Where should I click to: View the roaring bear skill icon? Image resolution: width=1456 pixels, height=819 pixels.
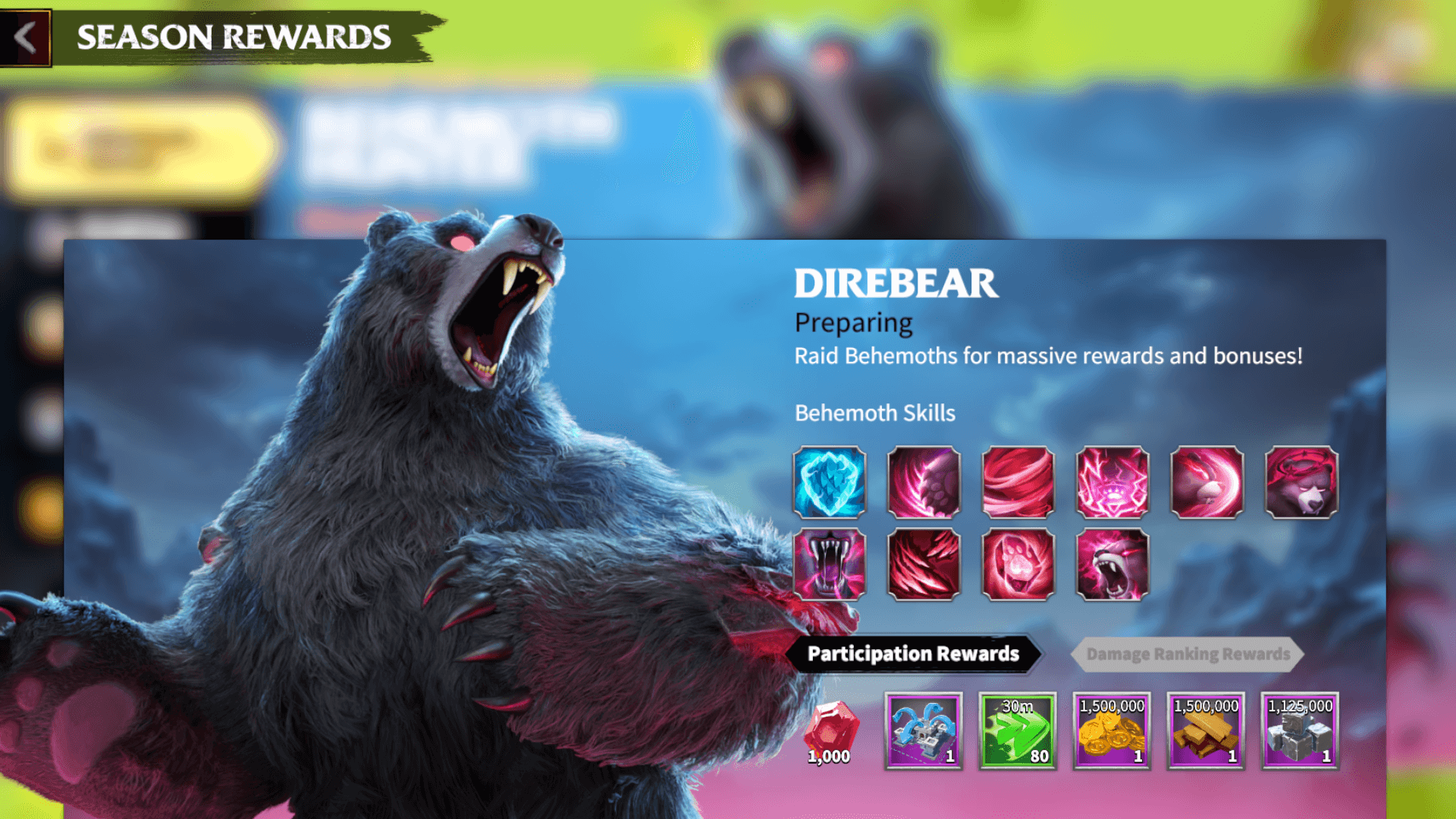point(1112,565)
